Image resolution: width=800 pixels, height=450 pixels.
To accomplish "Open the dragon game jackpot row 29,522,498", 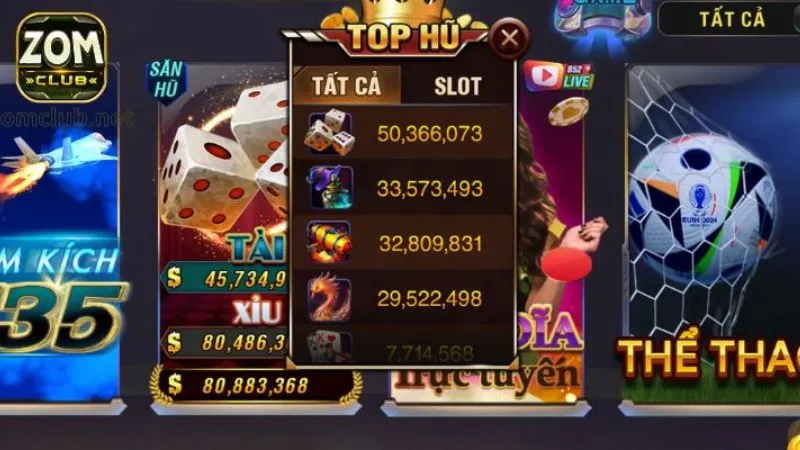I will point(402,298).
